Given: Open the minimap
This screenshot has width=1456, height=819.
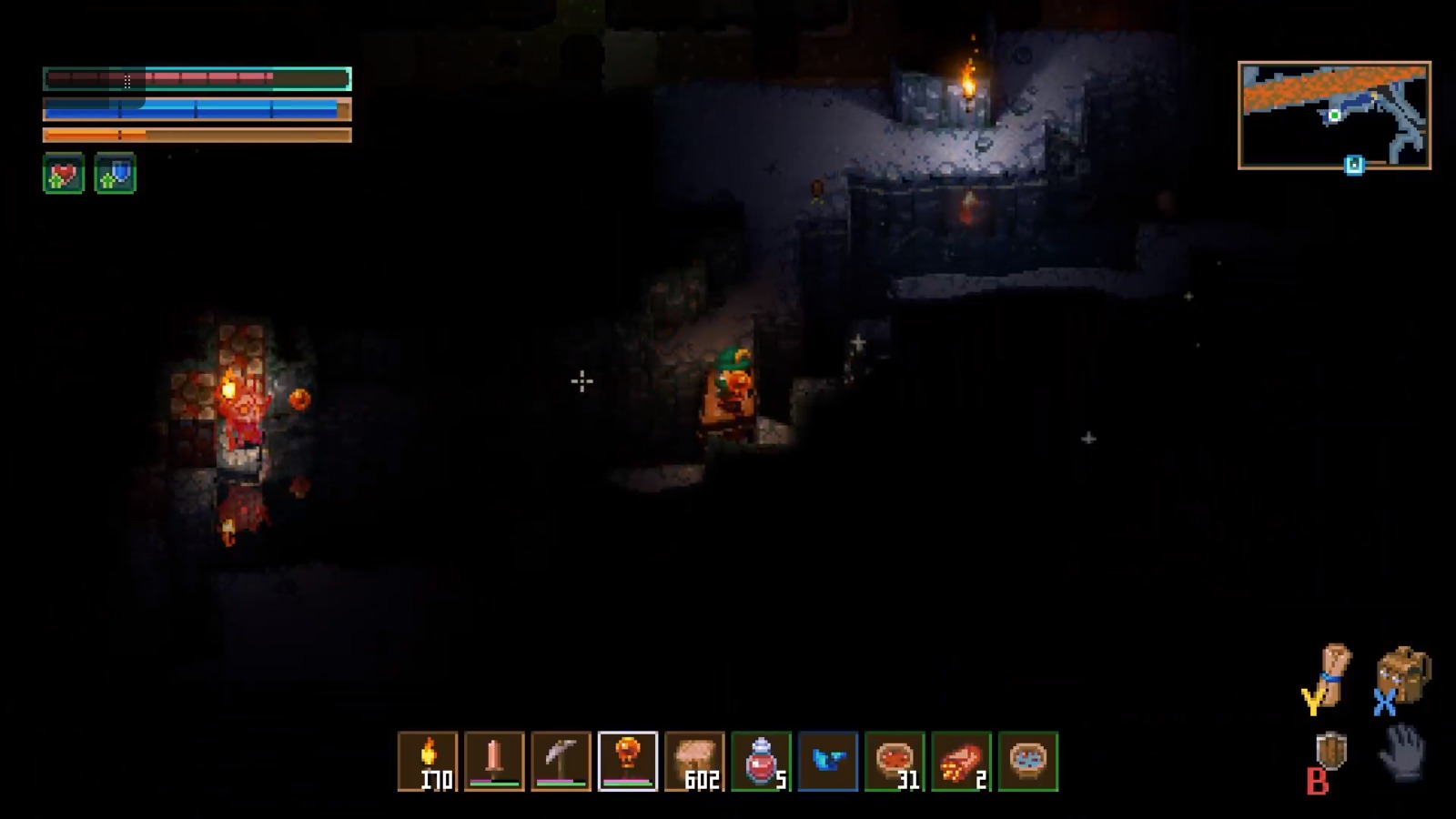Looking at the screenshot, I should [1334, 115].
